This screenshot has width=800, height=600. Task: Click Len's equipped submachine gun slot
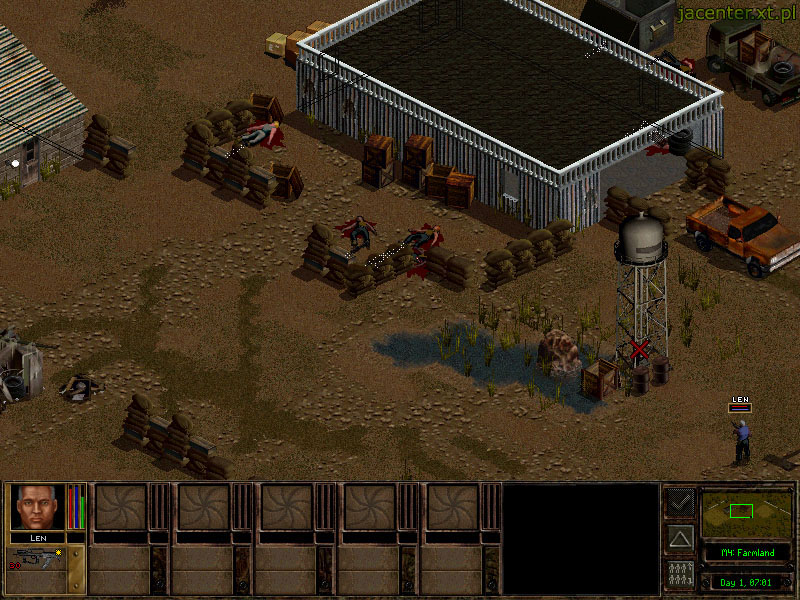37,558
